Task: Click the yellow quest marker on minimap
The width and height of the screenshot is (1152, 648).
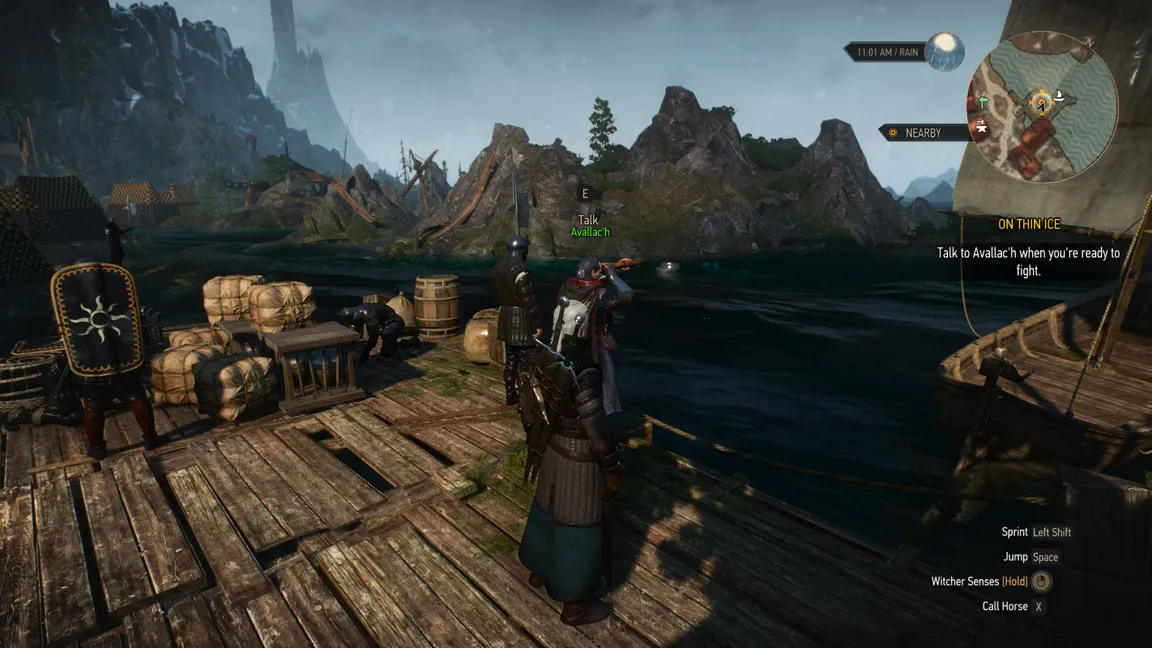Action: click(1042, 100)
